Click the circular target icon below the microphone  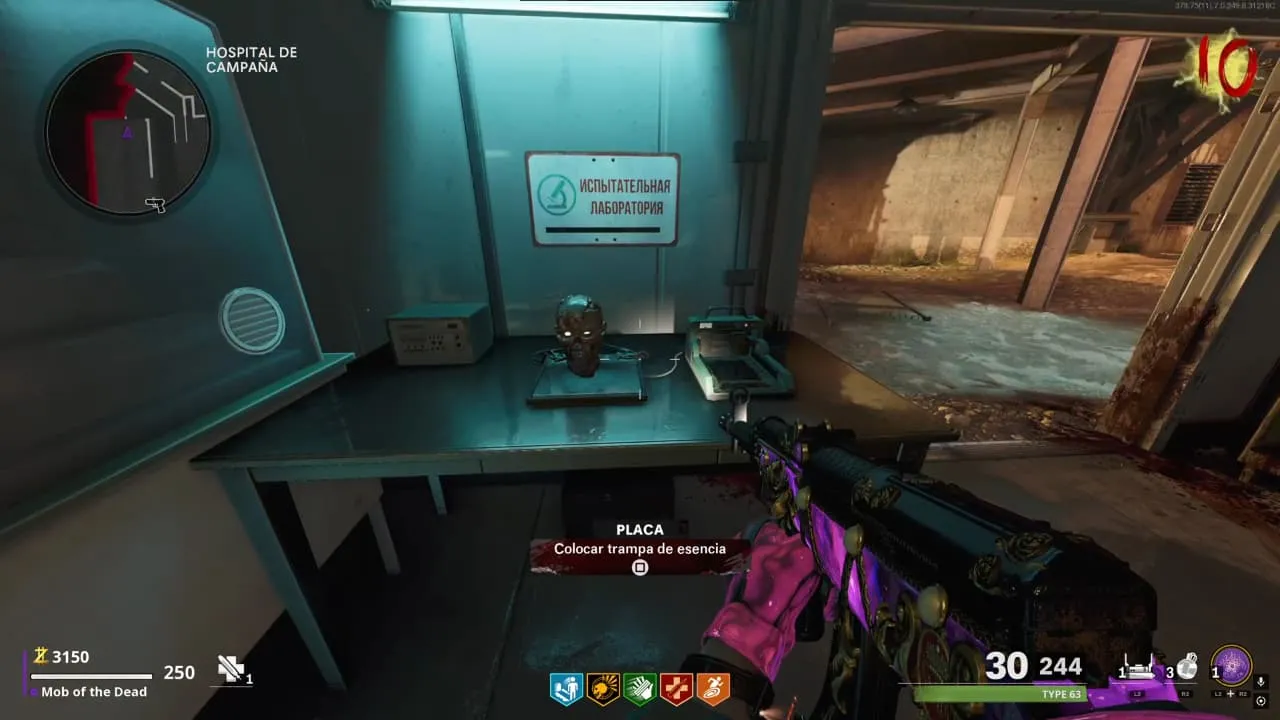point(1261,700)
